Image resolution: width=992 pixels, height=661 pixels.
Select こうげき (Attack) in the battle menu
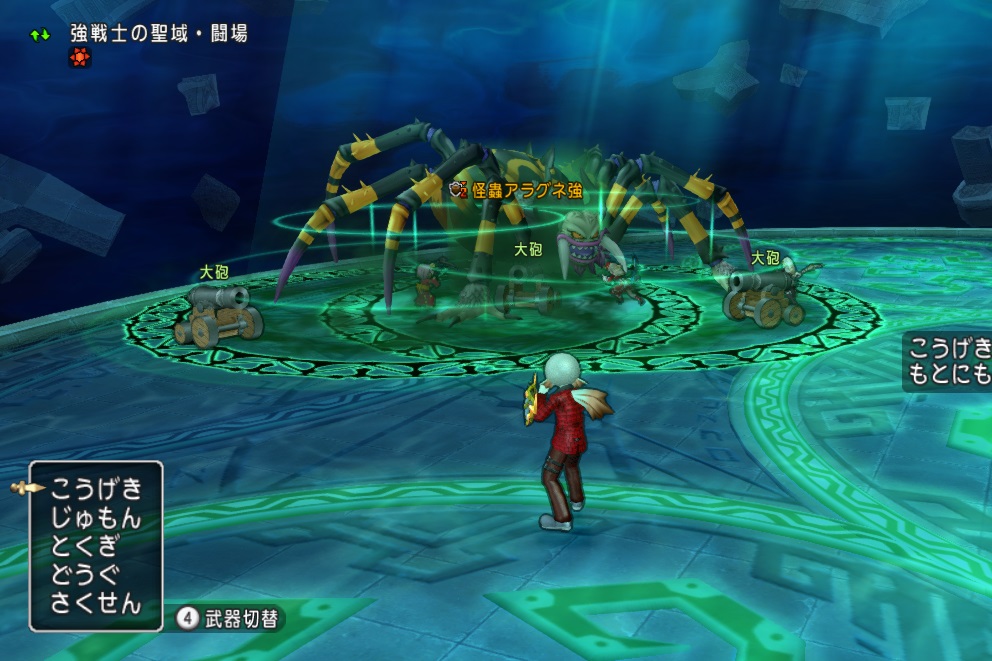tap(96, 489)
